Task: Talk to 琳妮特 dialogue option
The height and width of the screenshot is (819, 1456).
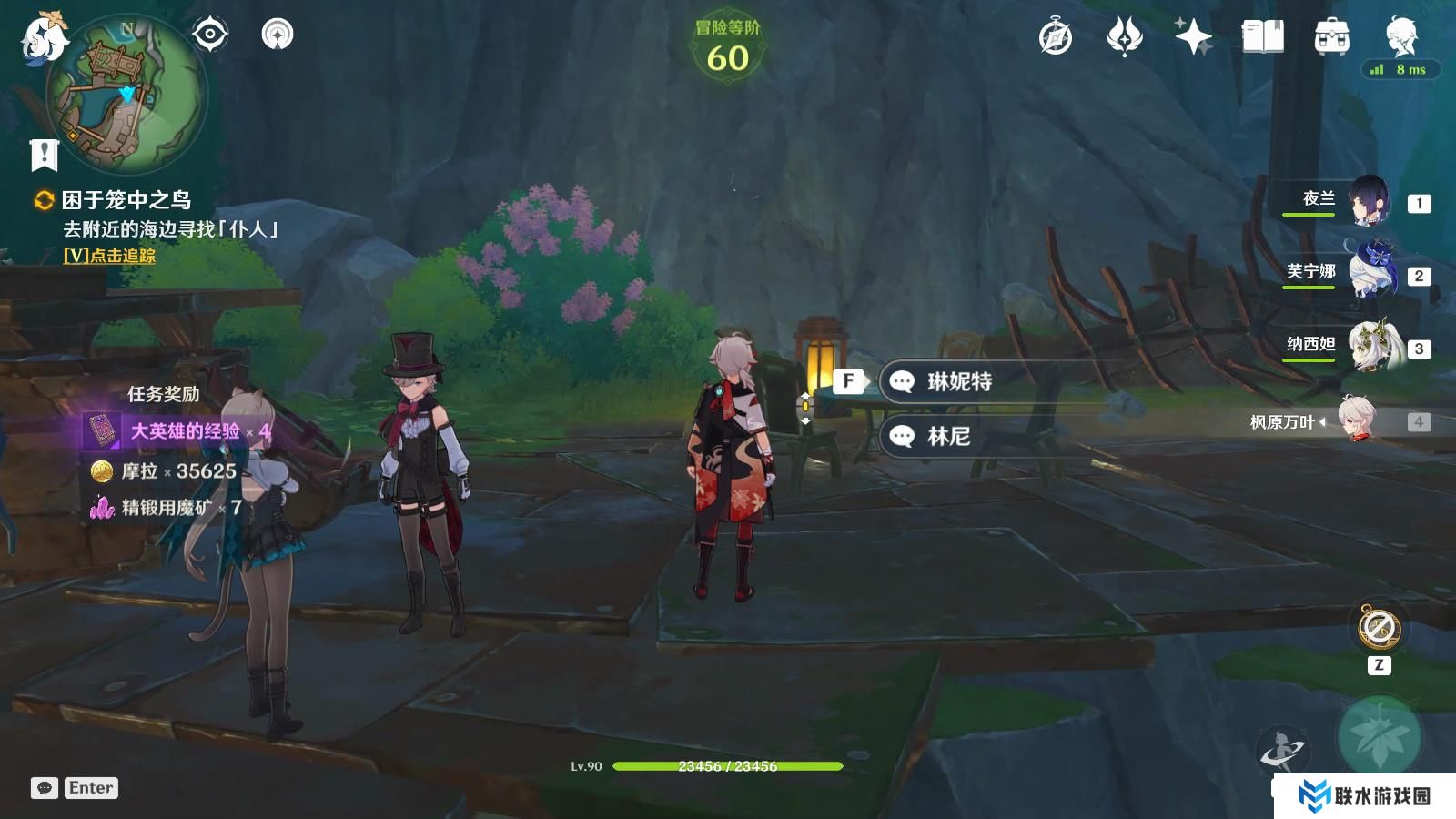Action: point(959,381)
